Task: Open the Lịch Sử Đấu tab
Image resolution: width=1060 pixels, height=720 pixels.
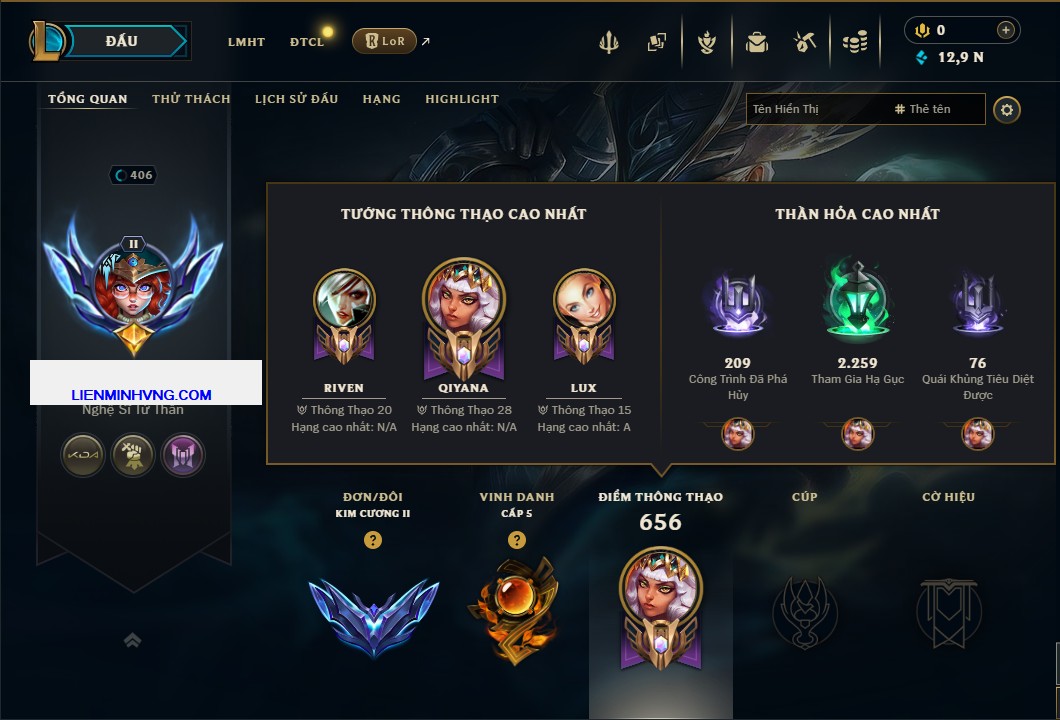Action: point(296,99)
